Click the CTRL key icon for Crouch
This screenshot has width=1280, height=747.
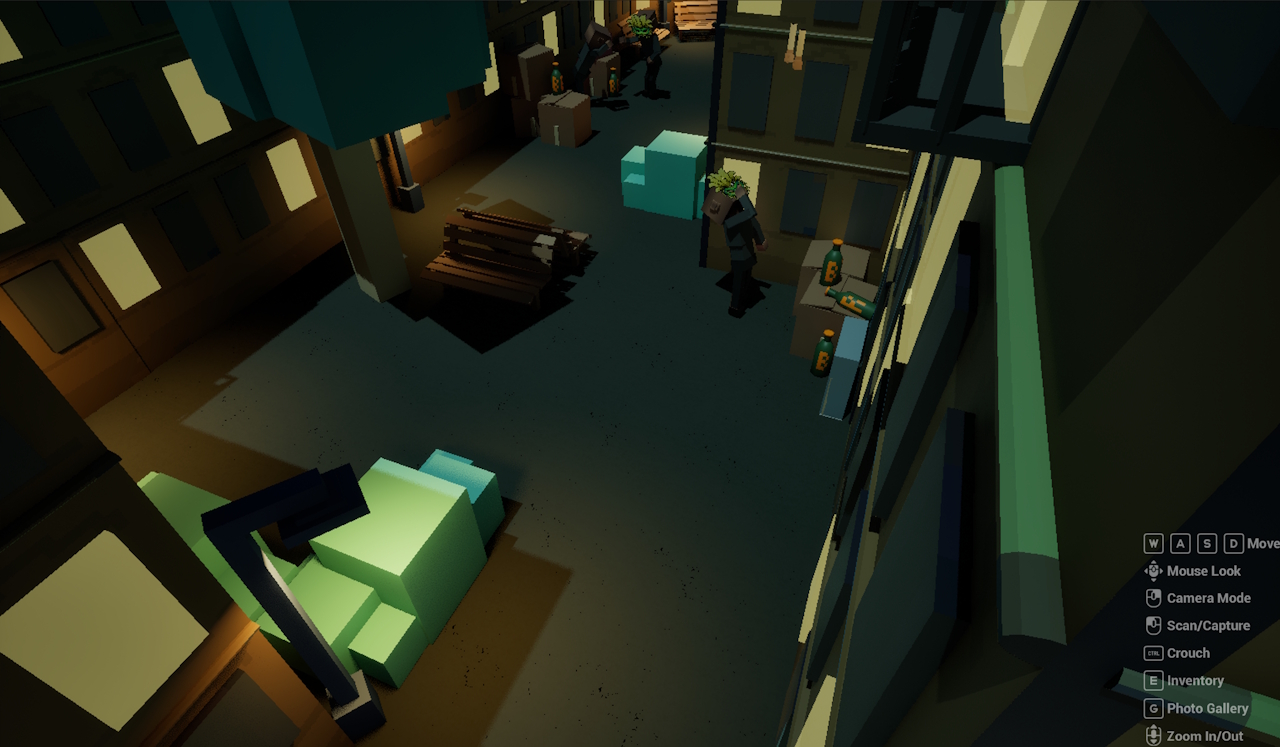click(x=1152, y=652)
